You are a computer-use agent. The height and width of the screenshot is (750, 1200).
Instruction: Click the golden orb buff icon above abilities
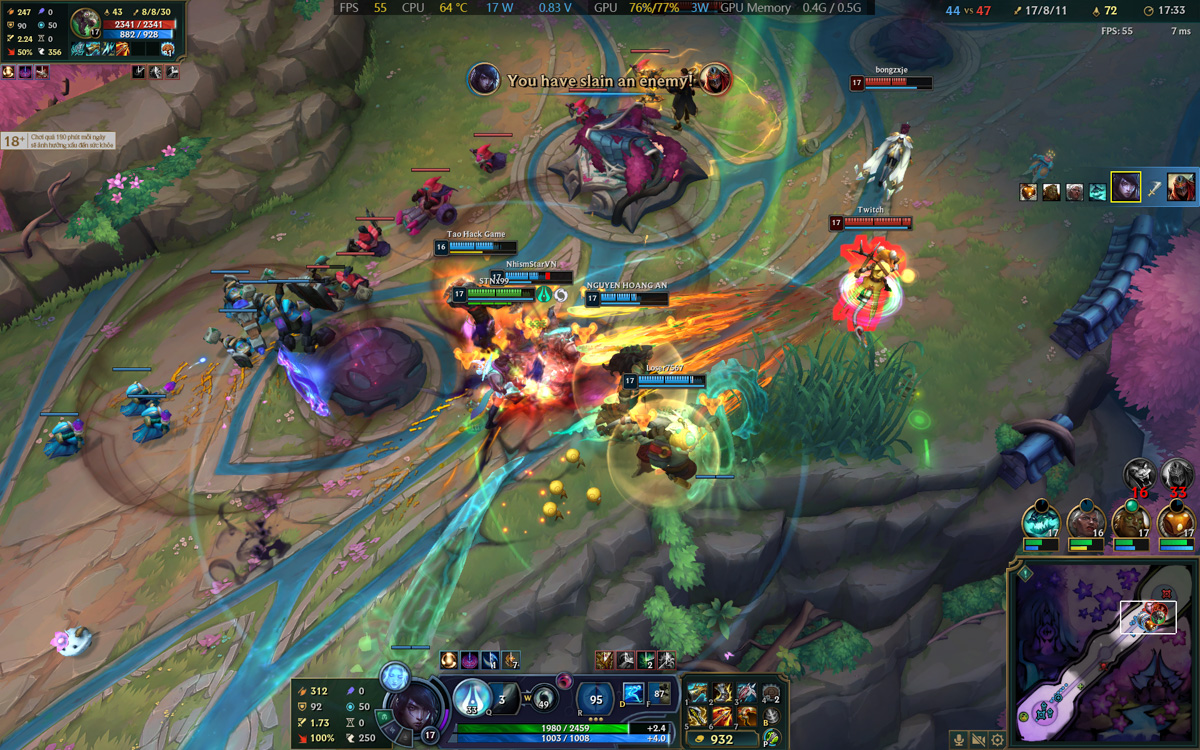(x=449, y=660)
